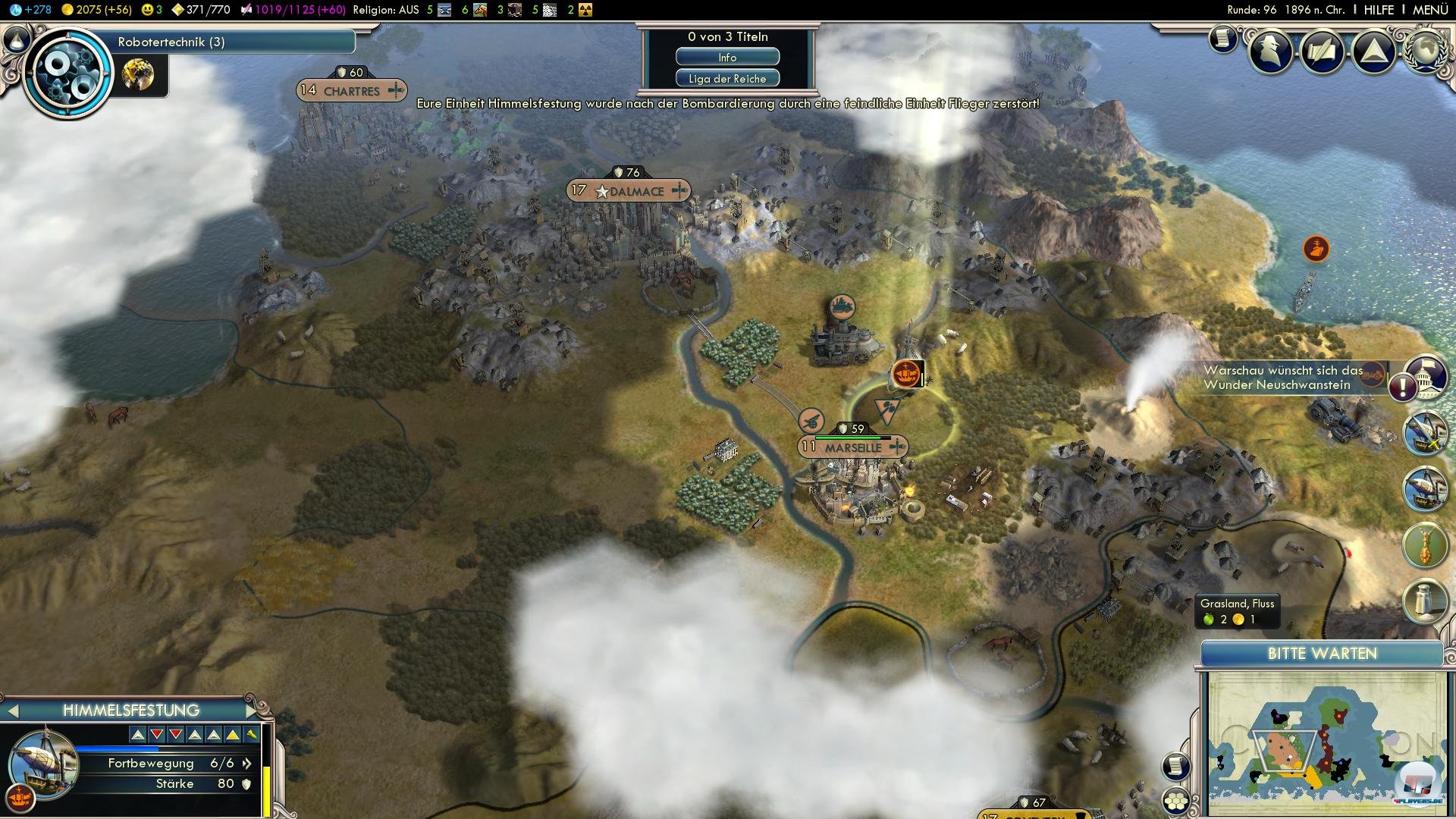Open the Robotertechnik research progress icon
Viewport: 1456px width, 819px height.
[67, 73]
